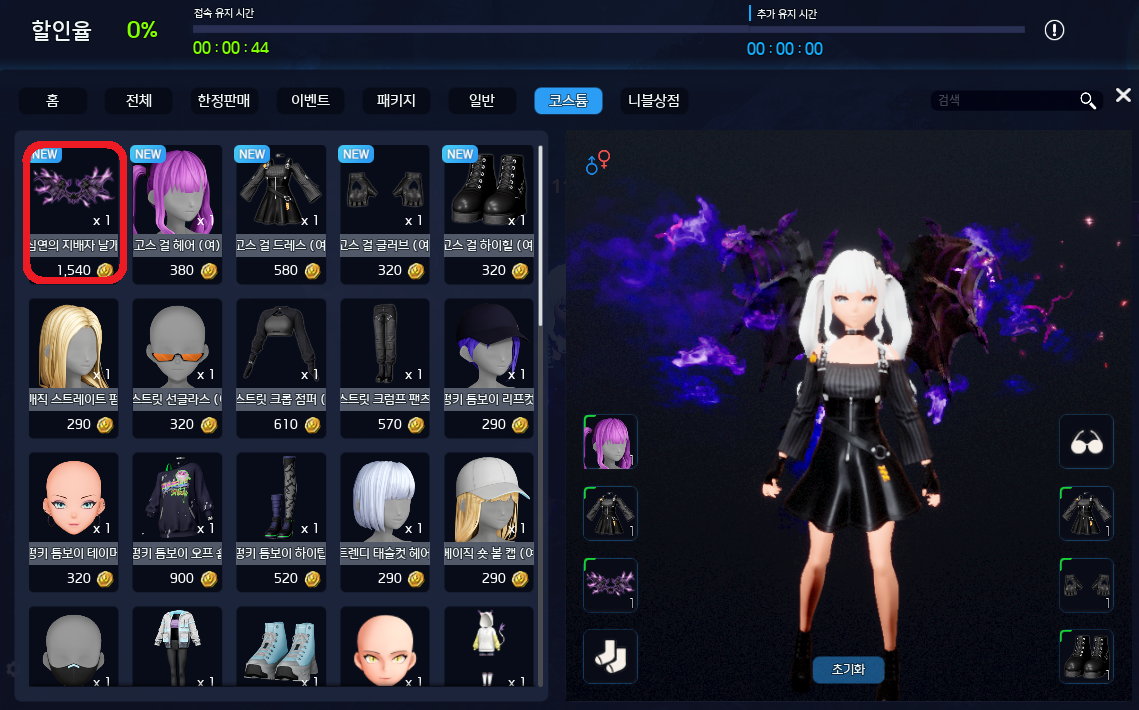Pick the 고스 걸 글러브 gloves item

click(x=386, y=212)
